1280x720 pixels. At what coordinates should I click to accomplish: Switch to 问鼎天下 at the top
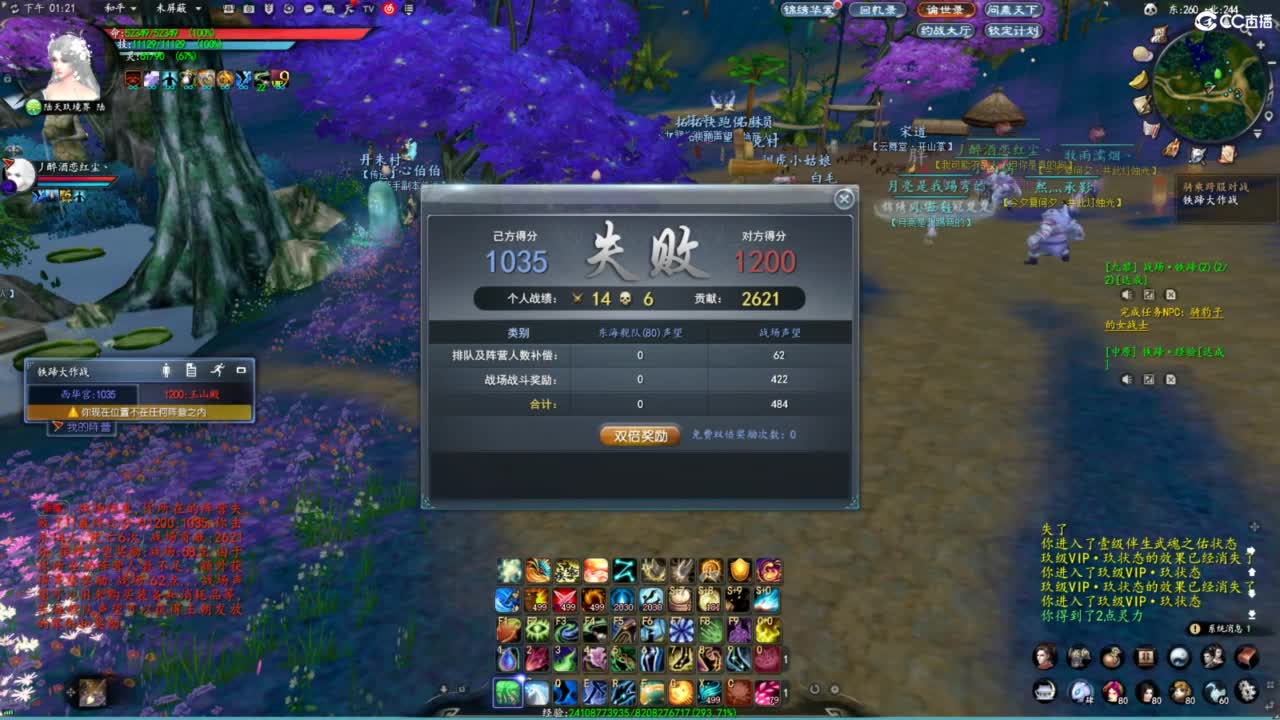point(1011,10)
